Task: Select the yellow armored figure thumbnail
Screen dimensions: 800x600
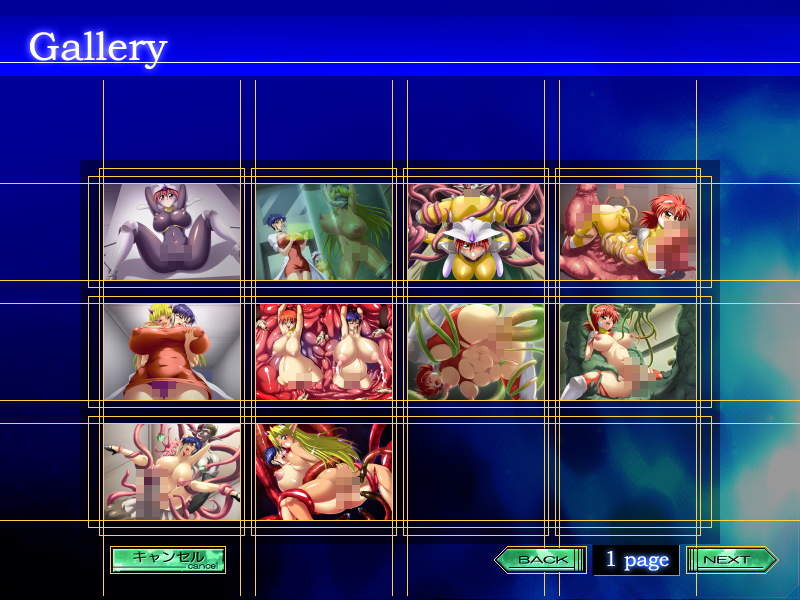Action: 476,231
